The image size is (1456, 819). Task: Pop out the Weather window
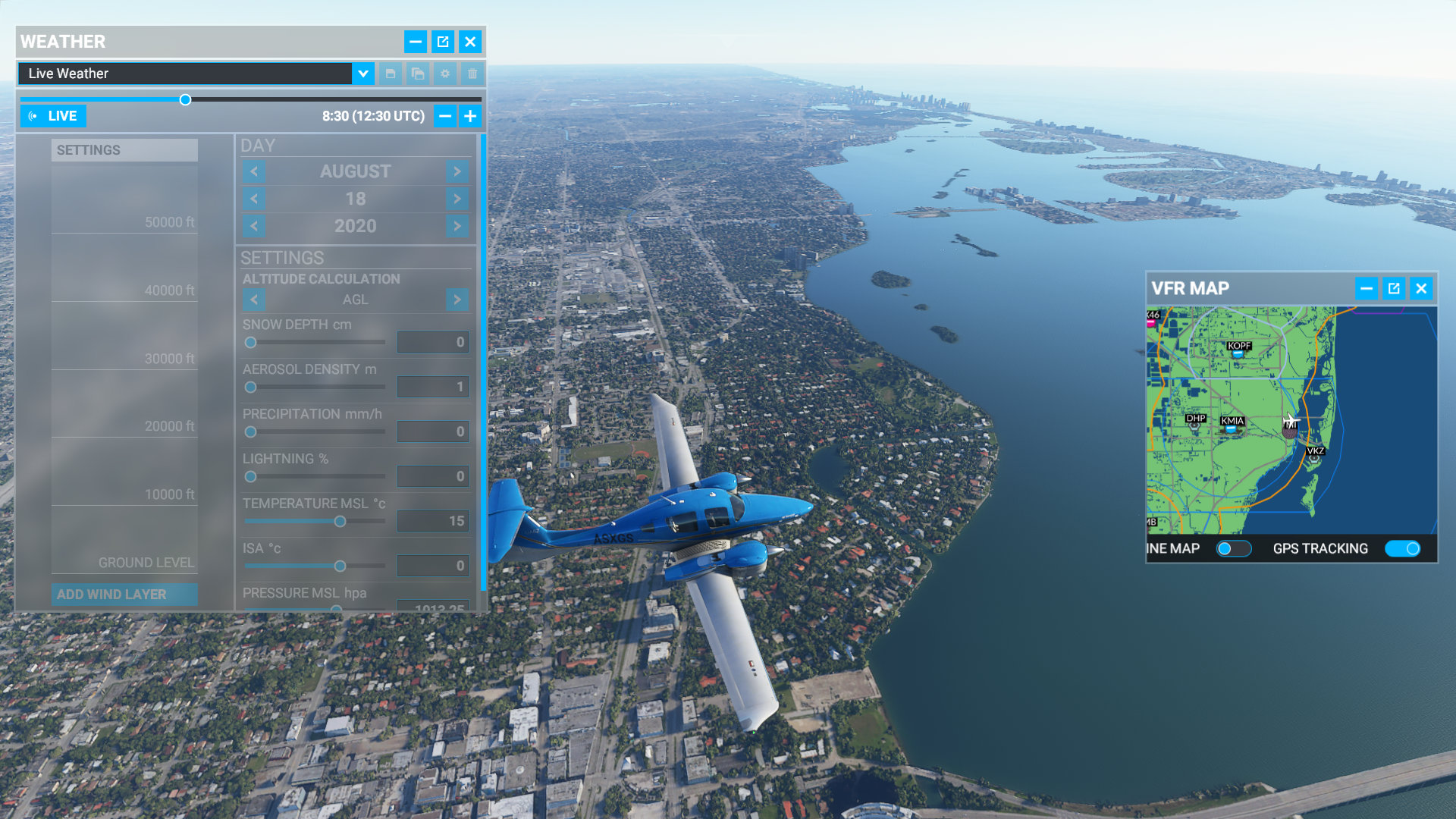[443, 42]
